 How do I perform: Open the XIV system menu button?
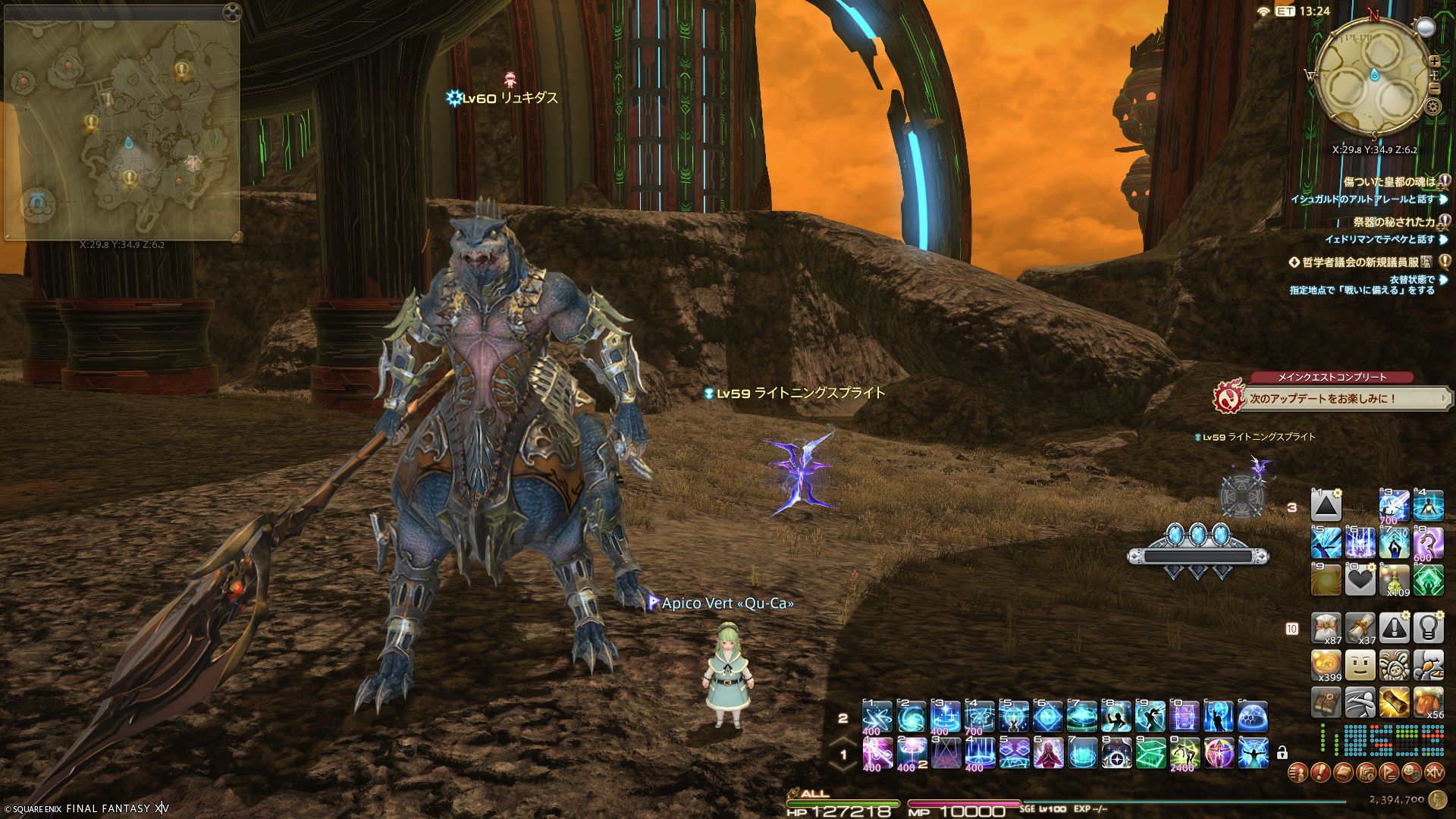click(x=1434, y=773)
